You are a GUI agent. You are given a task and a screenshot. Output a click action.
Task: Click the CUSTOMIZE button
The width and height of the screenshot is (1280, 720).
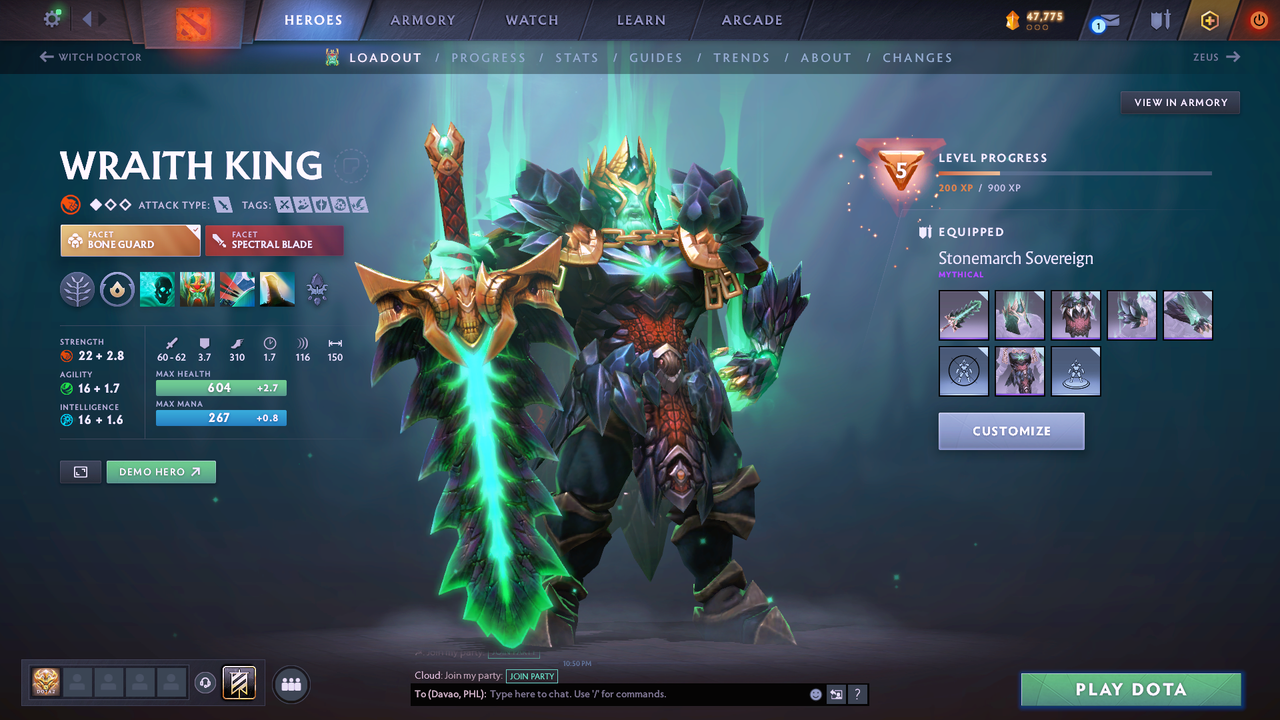tap(1011, 430)
